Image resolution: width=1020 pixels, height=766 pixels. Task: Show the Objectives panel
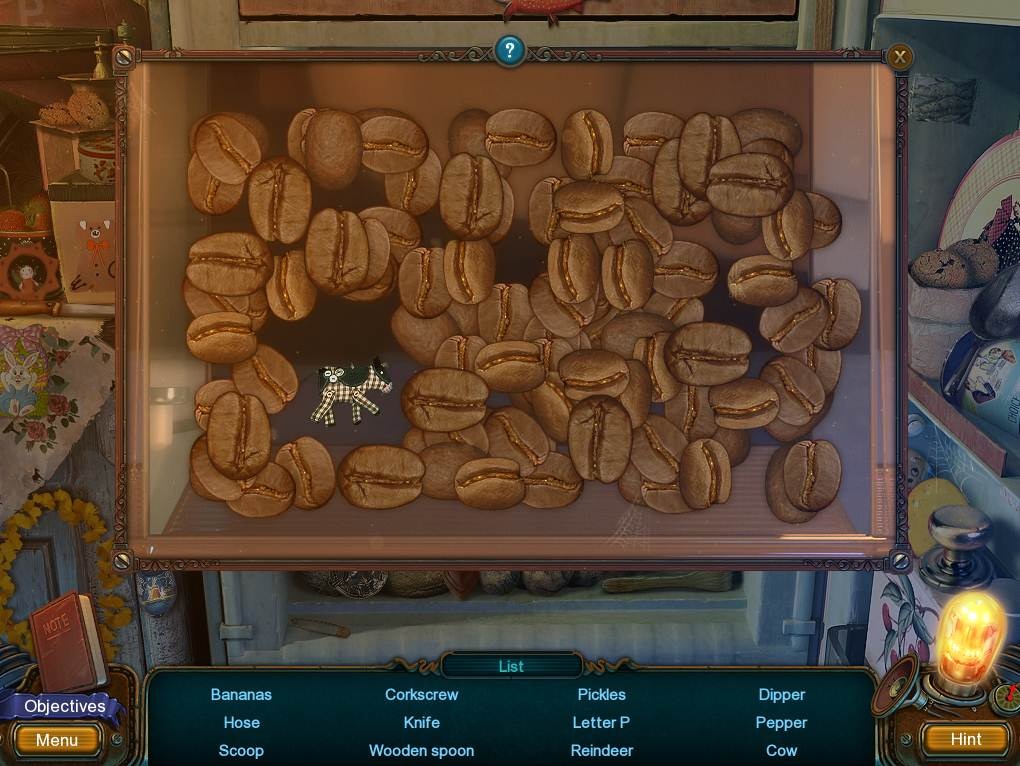click(x=64, y=706)
